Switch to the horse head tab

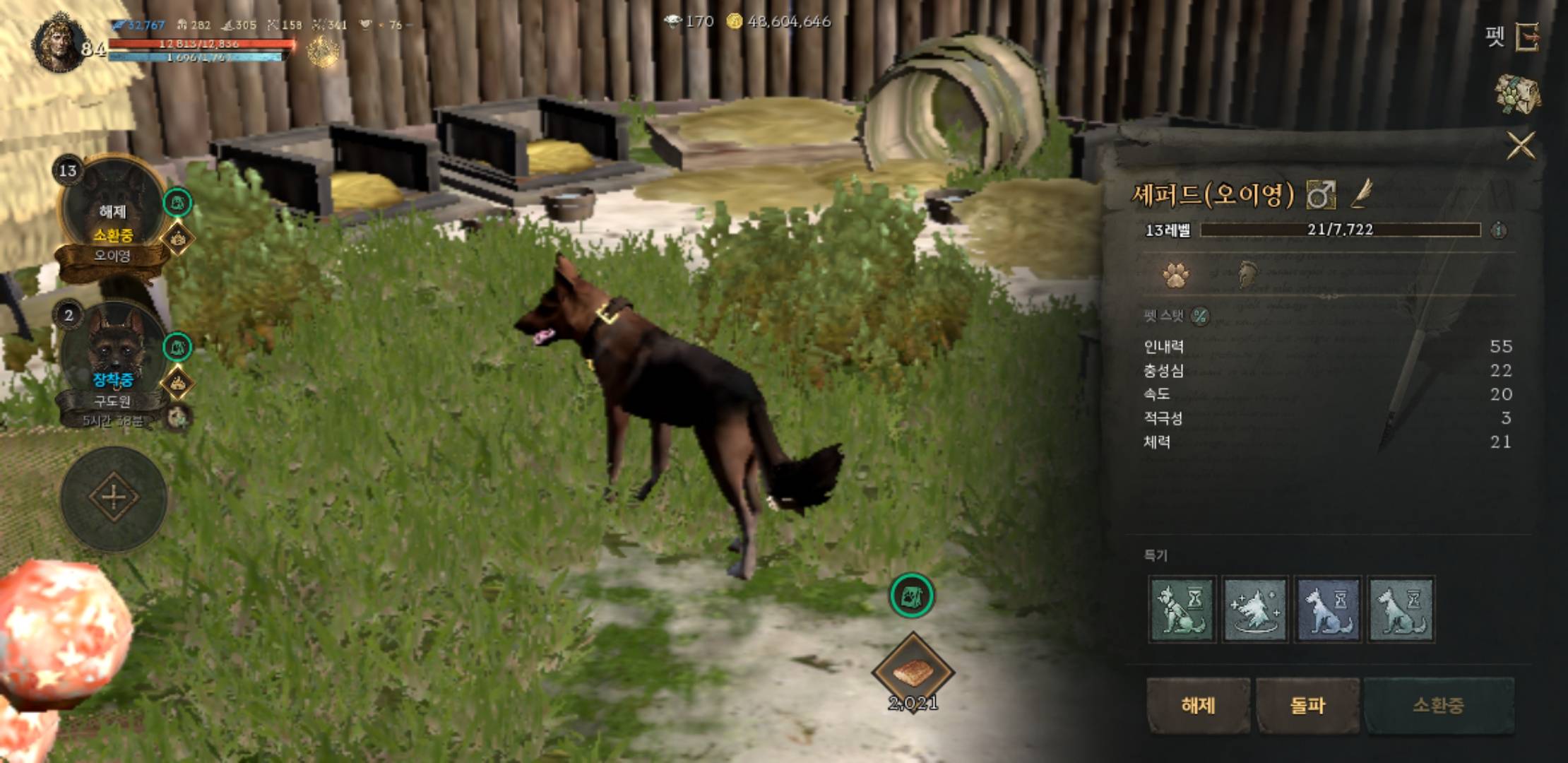[1248, 275]
